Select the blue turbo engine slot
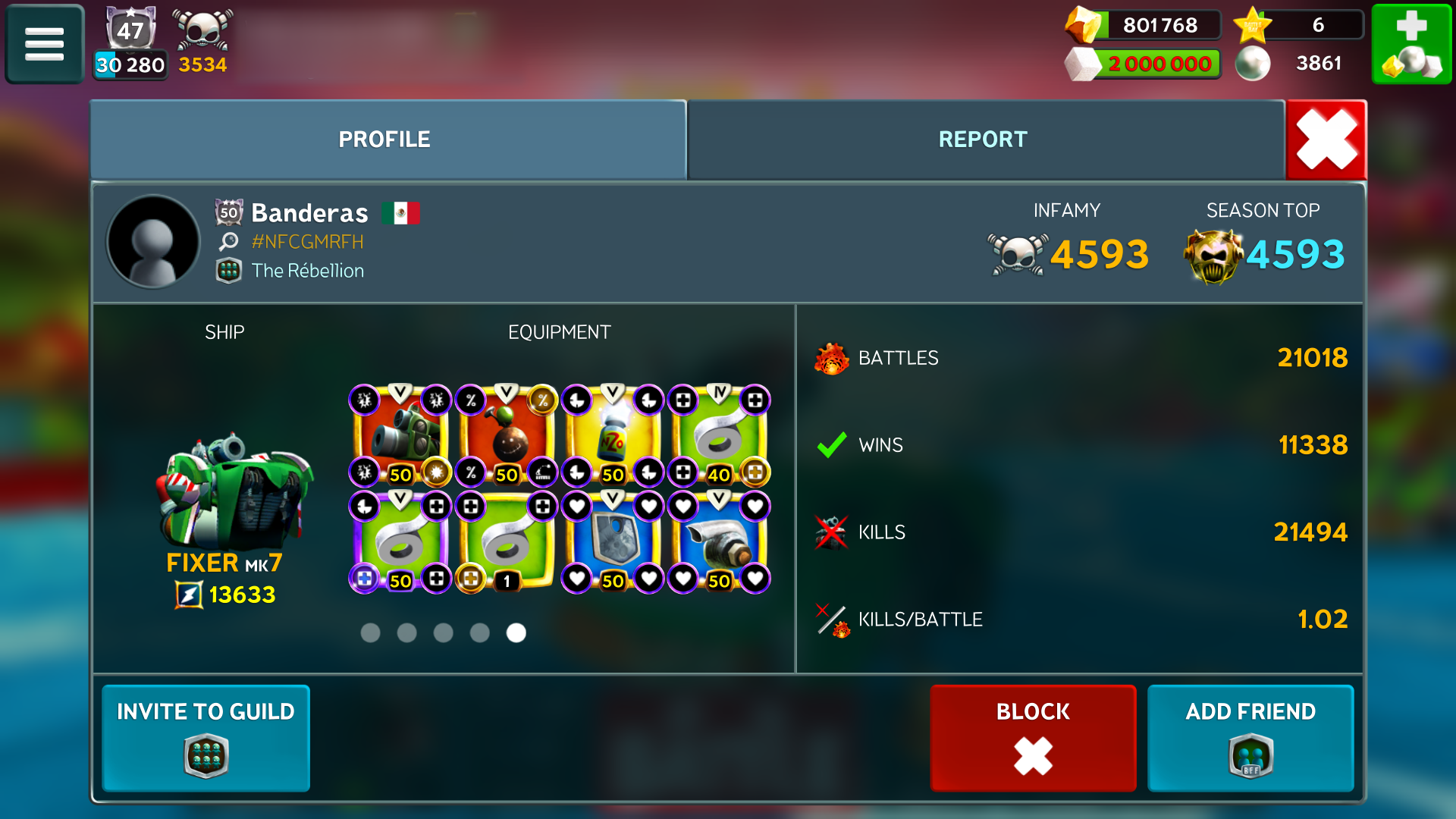This screenshot has width=1456, height=819. (719, 542)
